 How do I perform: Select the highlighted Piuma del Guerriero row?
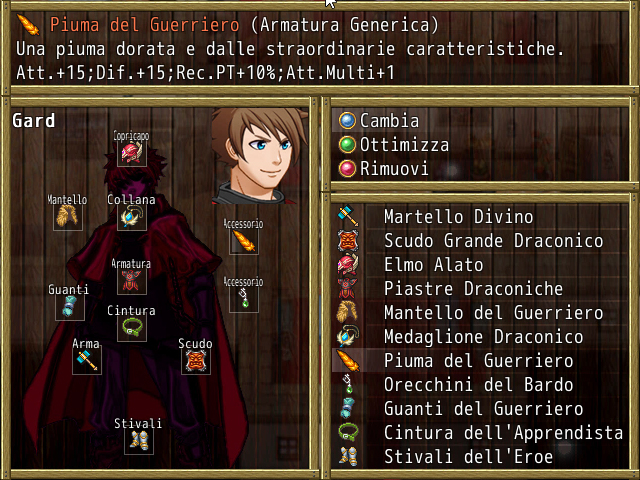478,361
